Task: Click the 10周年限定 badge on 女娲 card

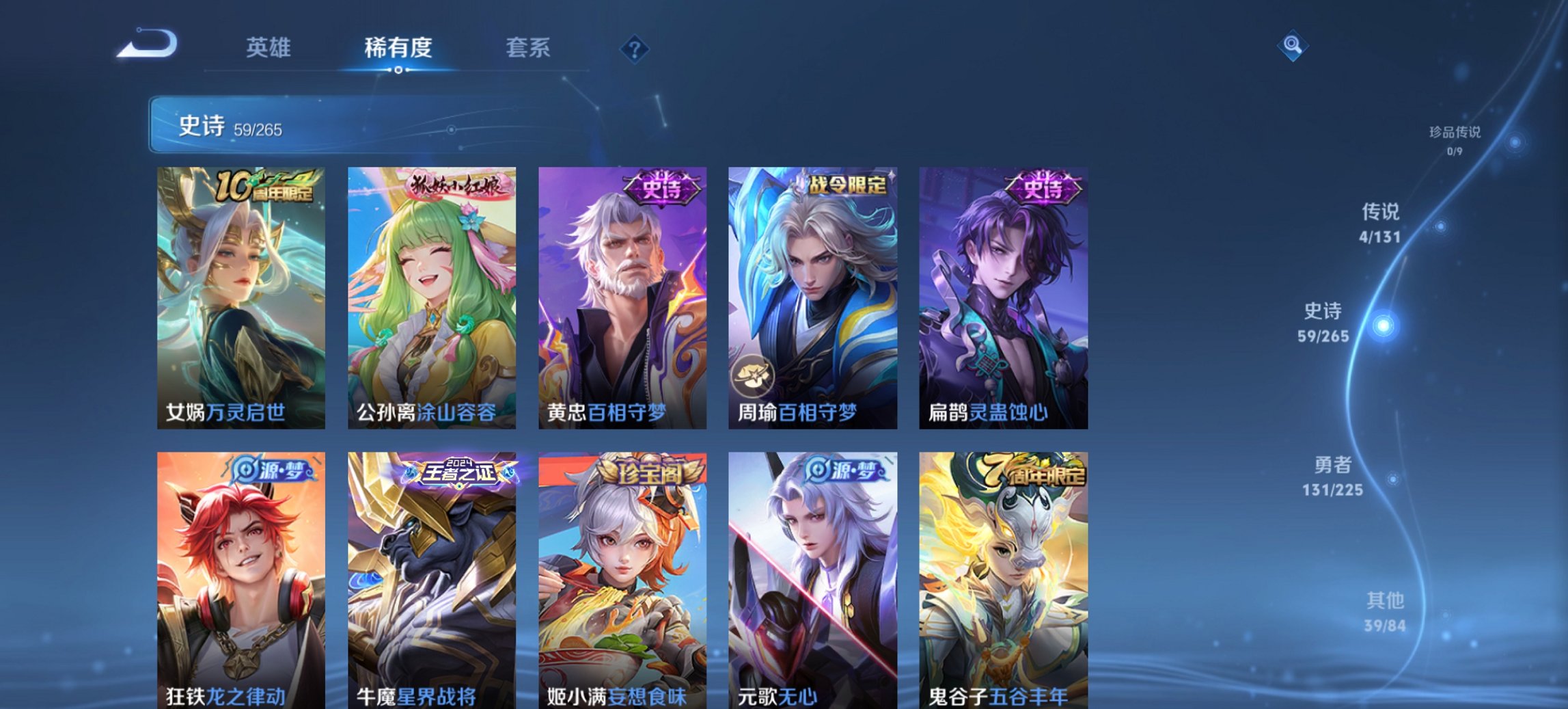Action: [266, 186]
